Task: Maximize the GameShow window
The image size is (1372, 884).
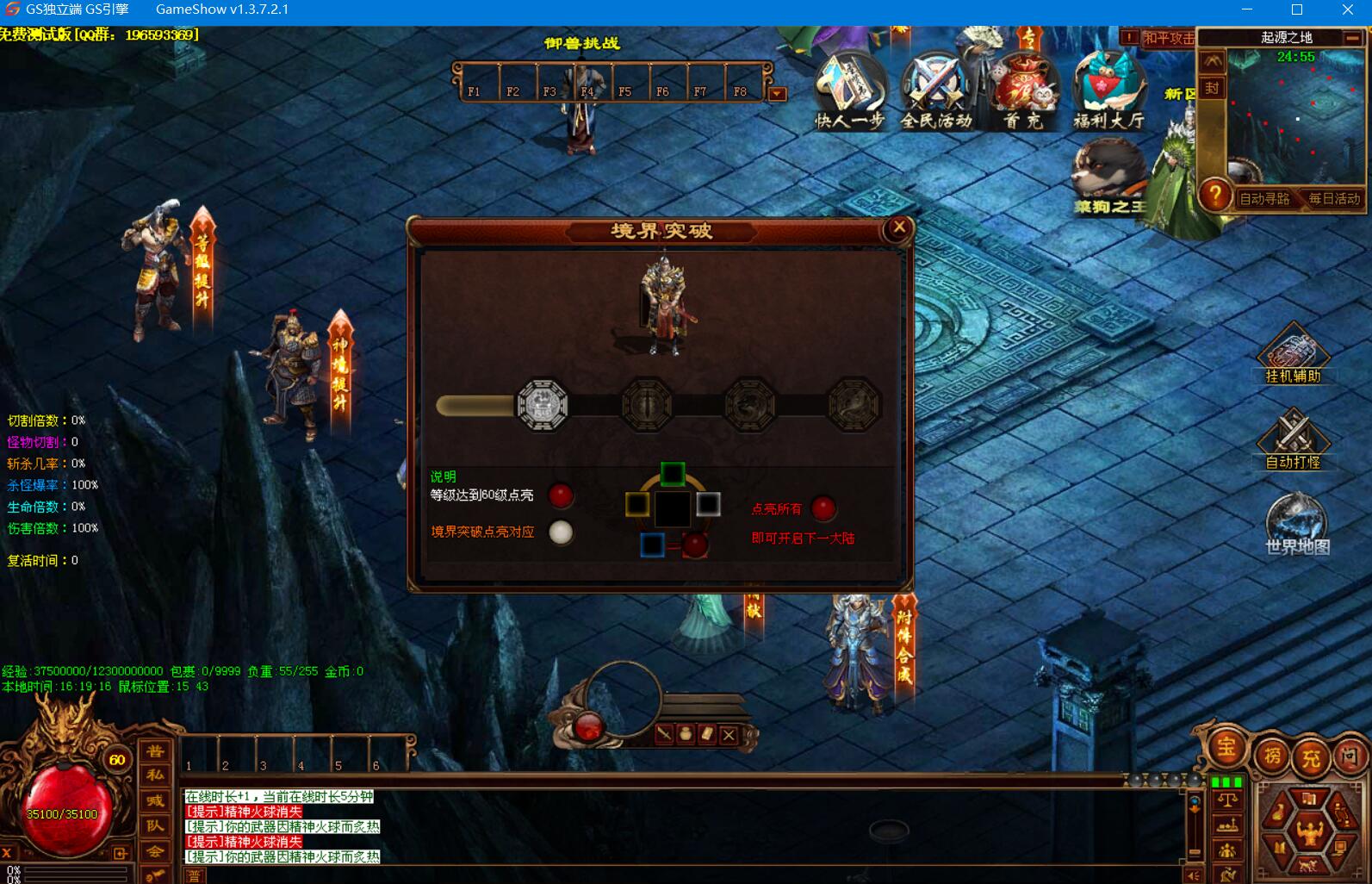Action: tap(1297, 10)
